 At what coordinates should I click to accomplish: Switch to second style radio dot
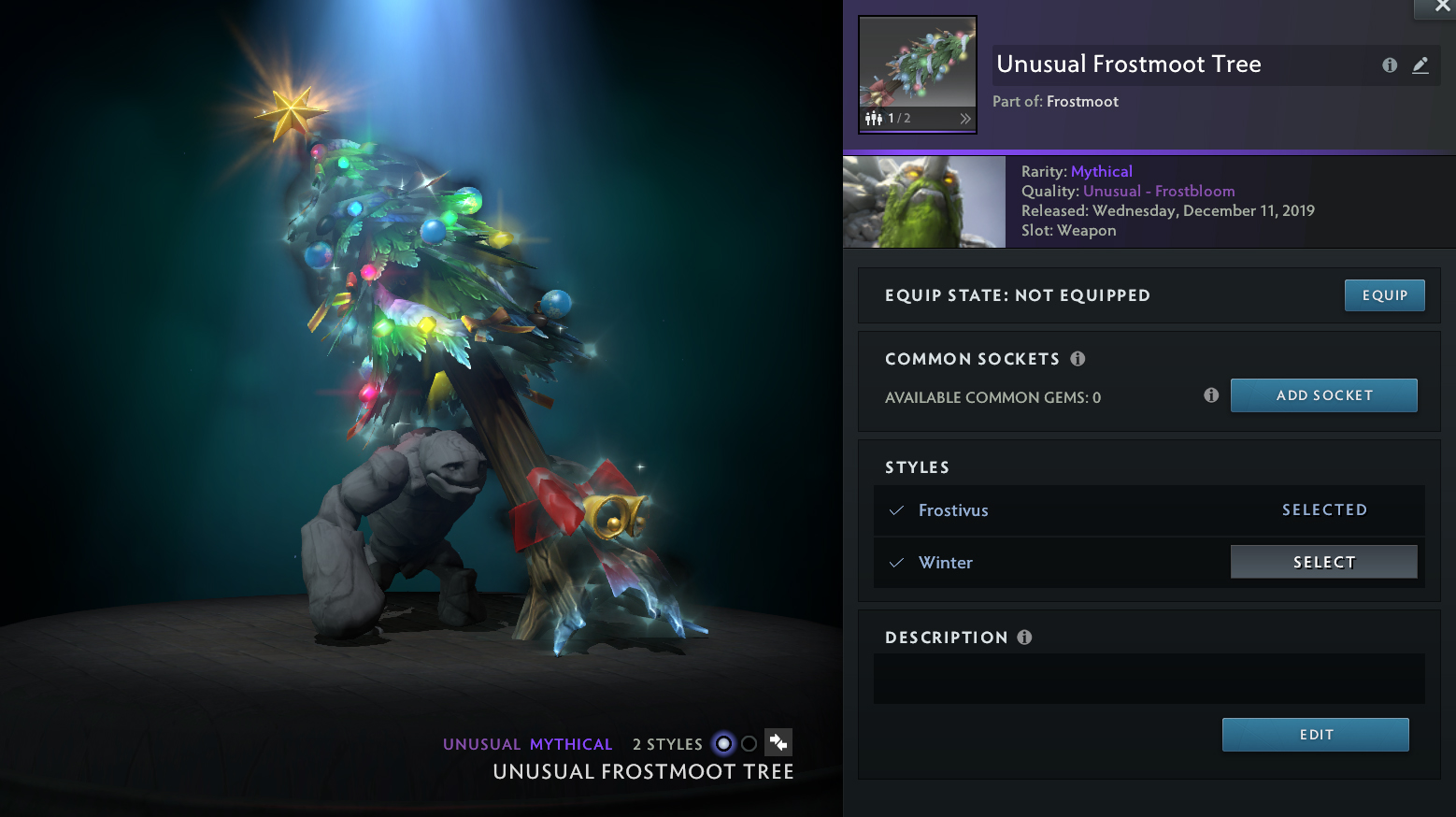749,744
